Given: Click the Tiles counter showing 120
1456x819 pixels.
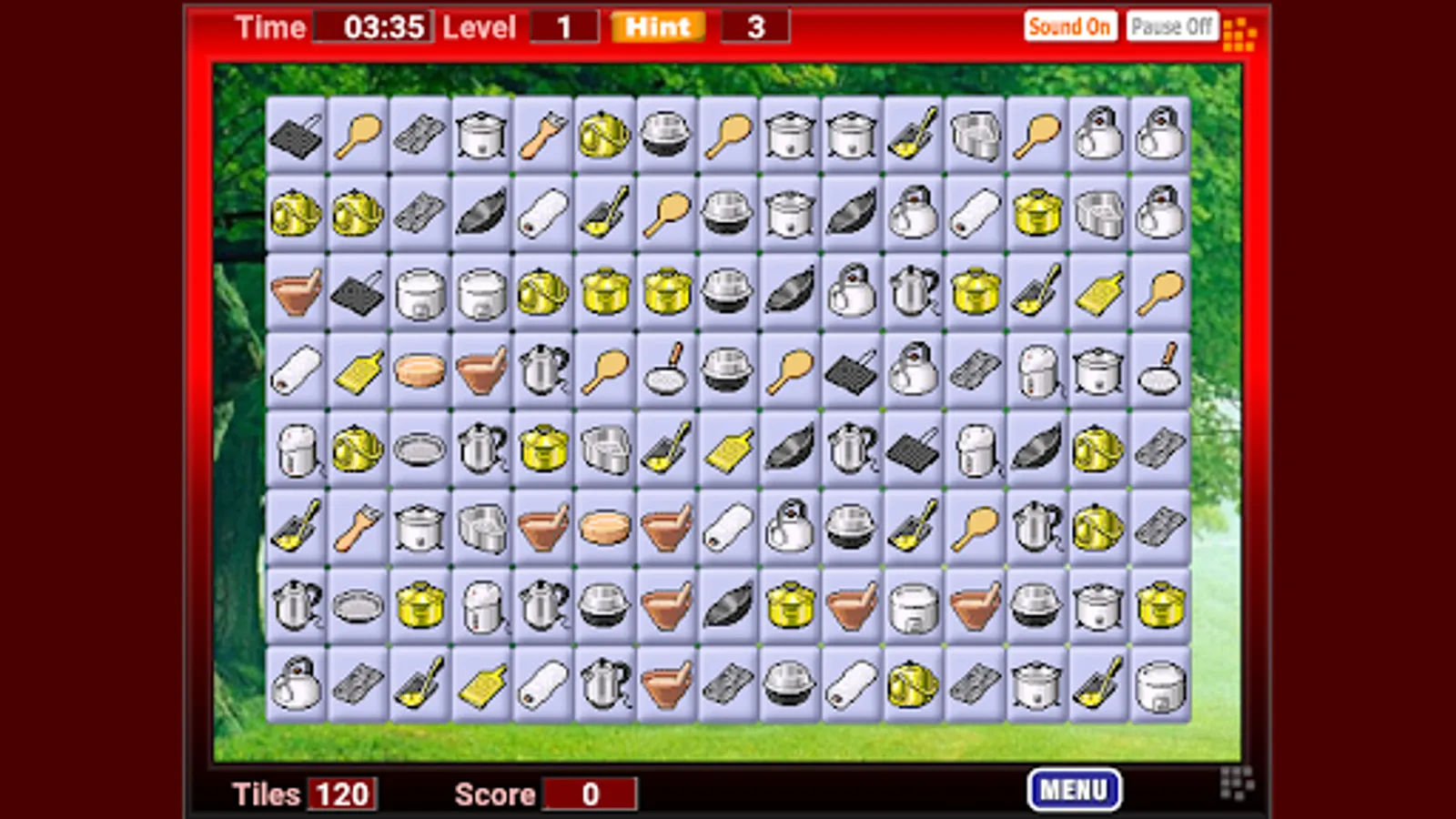Looking at the screenshot, I should click(x=341, y=794).
